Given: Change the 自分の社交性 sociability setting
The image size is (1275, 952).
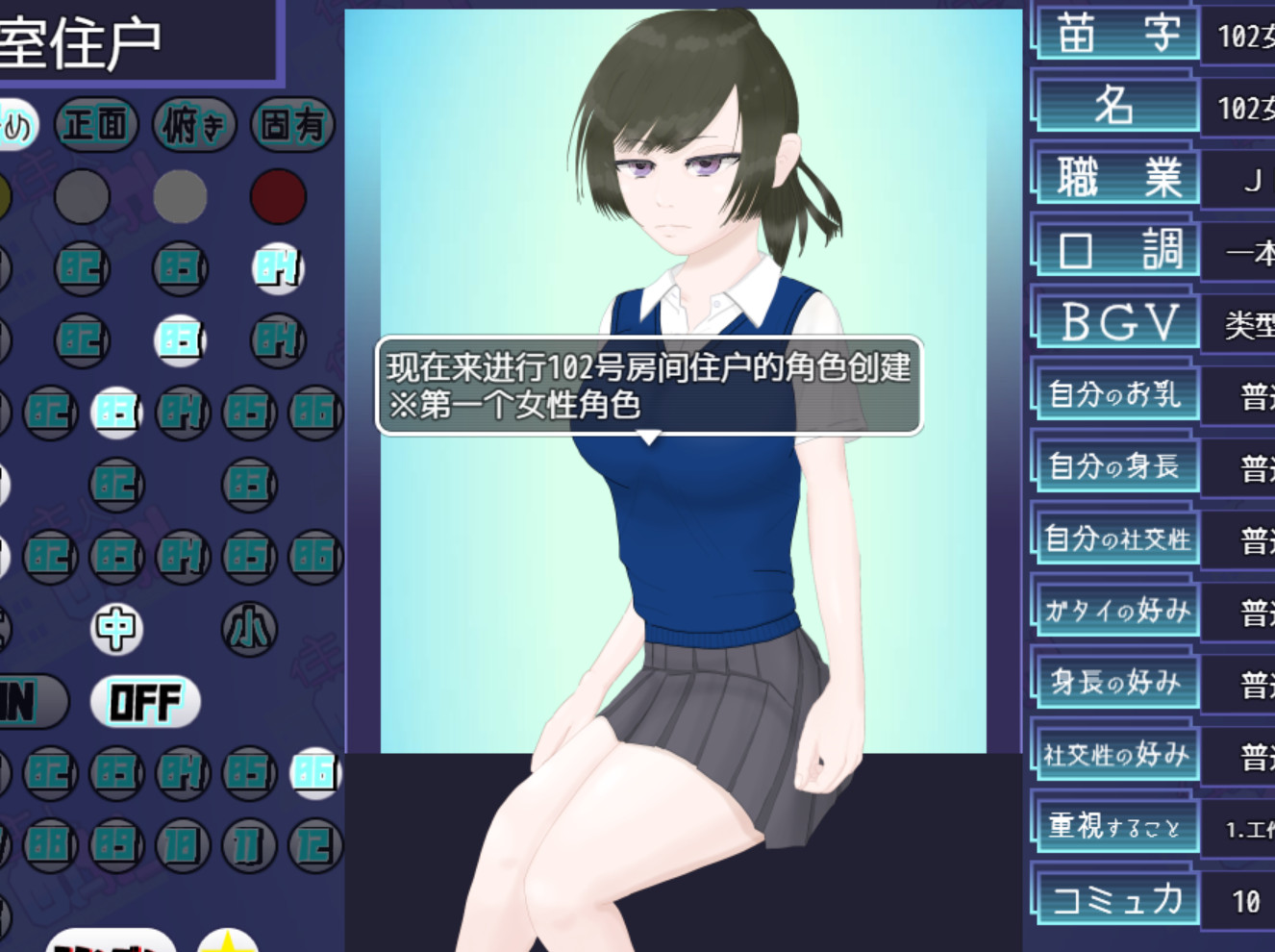Looking at the screenshot, I should (x=1116, y=539).
